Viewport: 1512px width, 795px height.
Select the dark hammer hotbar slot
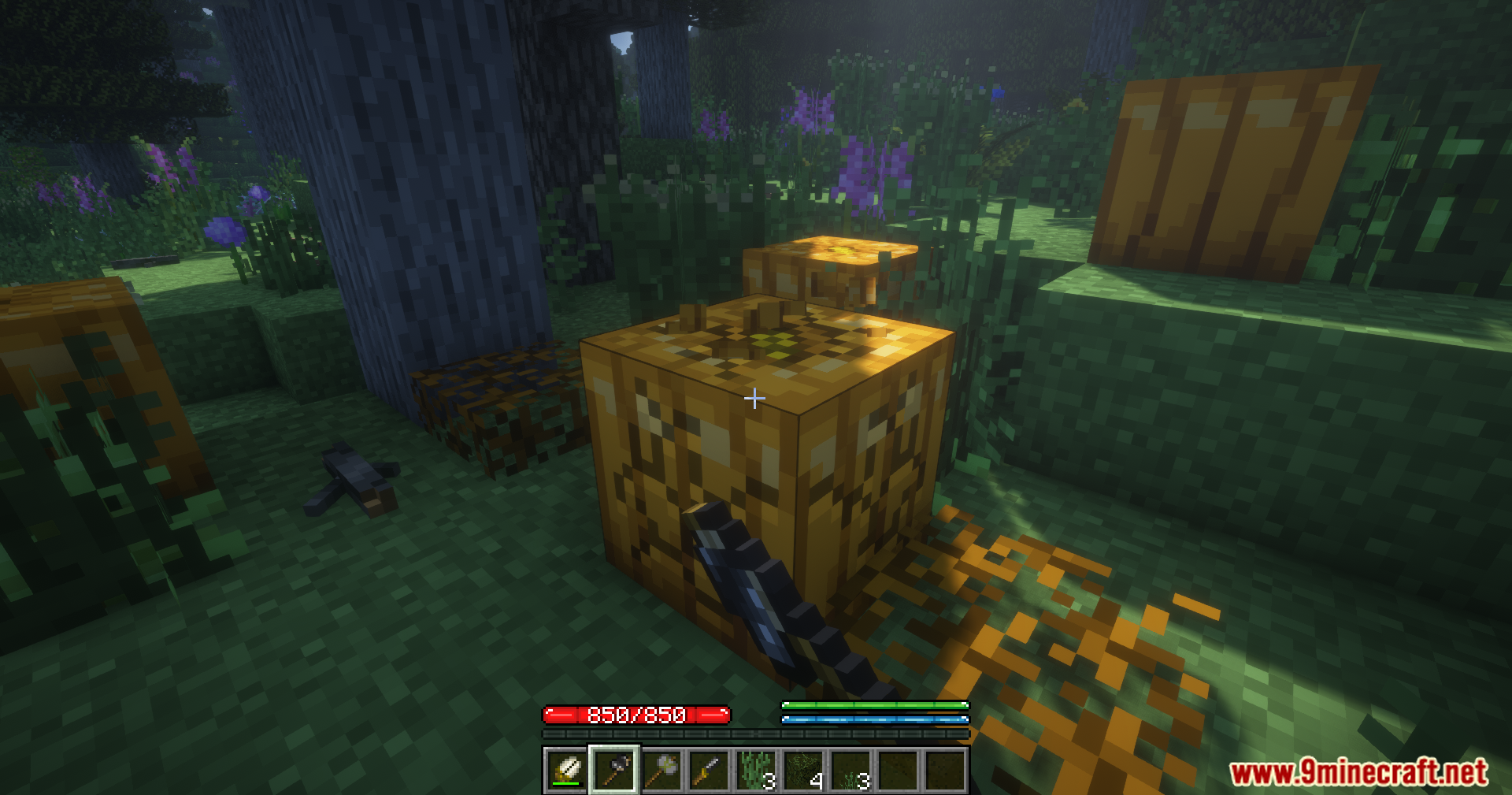(614, 770)
